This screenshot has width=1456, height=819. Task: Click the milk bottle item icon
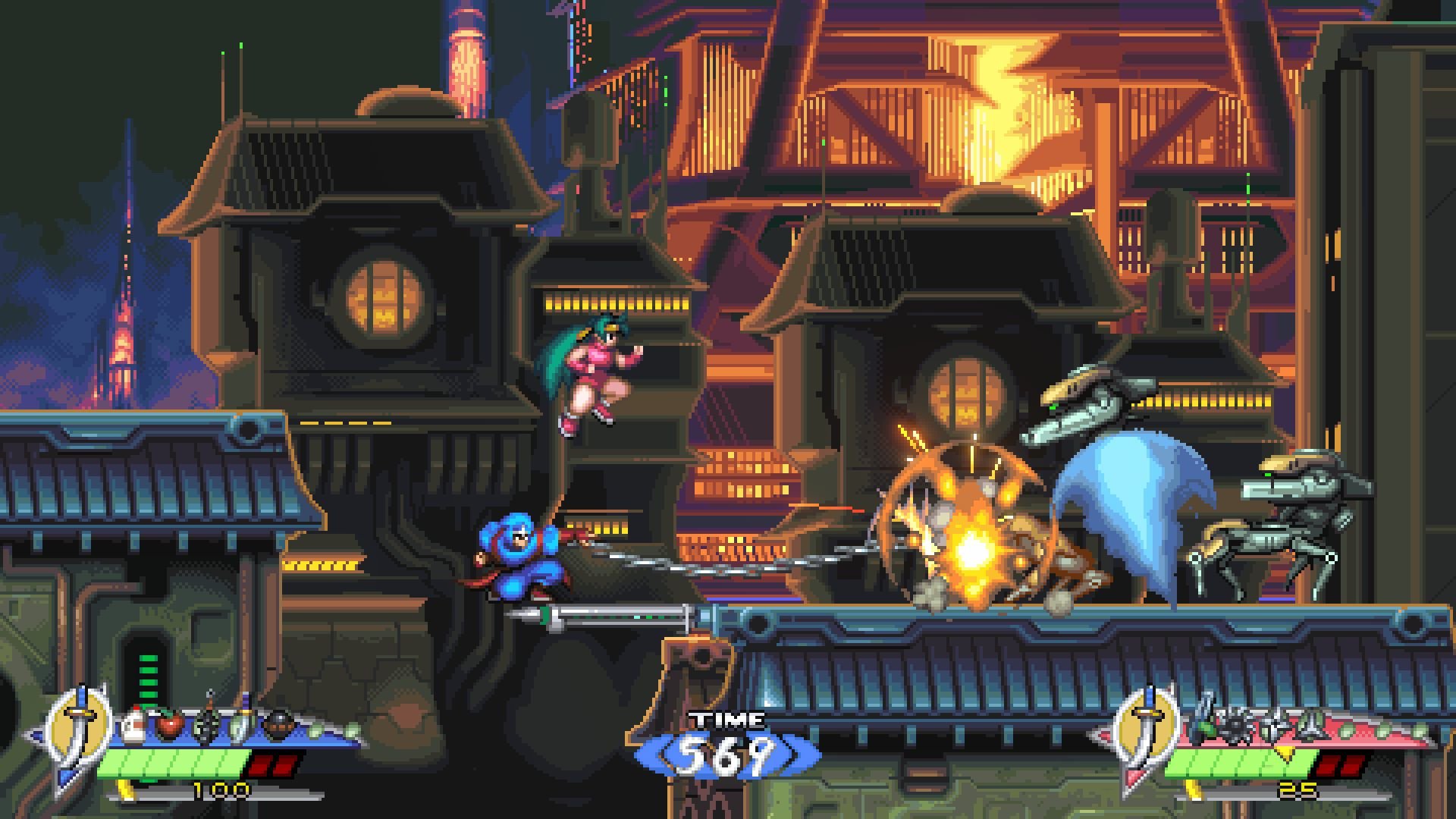click(133, 725)
